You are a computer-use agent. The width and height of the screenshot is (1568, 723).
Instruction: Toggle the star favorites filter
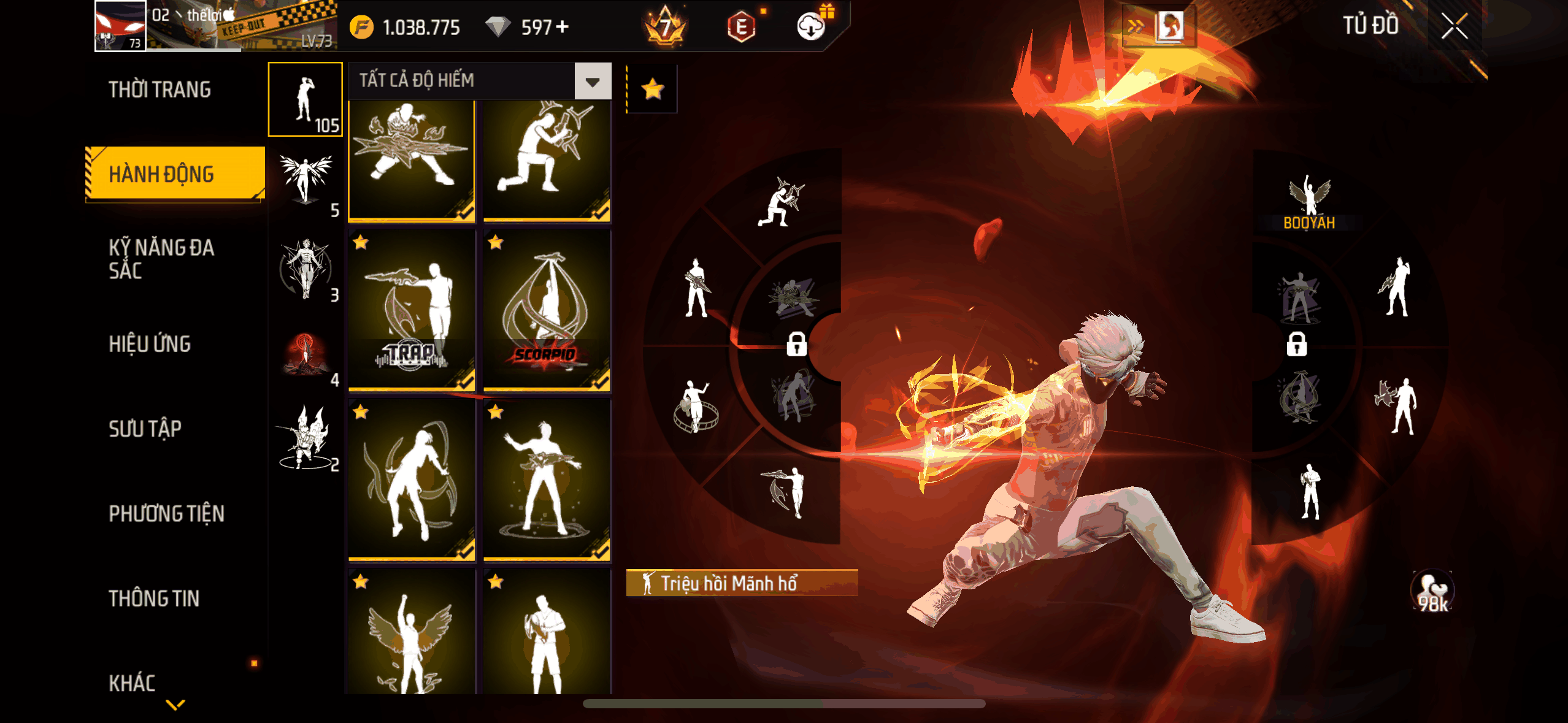click(x=652, y=90)
